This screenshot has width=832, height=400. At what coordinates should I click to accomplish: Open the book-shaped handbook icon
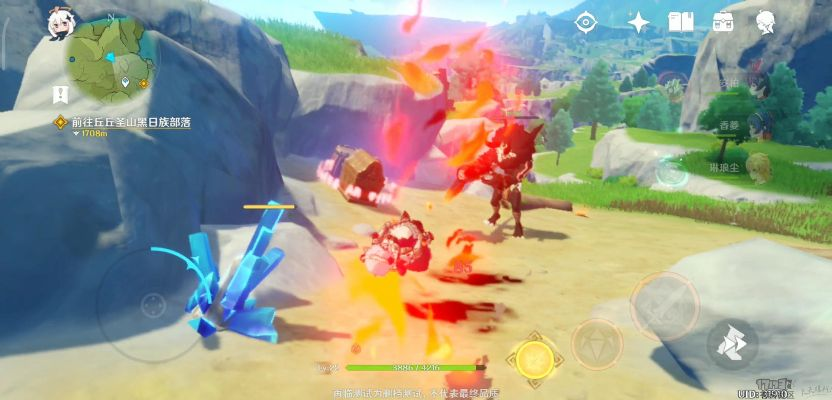pyautogui.click(x=681, y=21)
